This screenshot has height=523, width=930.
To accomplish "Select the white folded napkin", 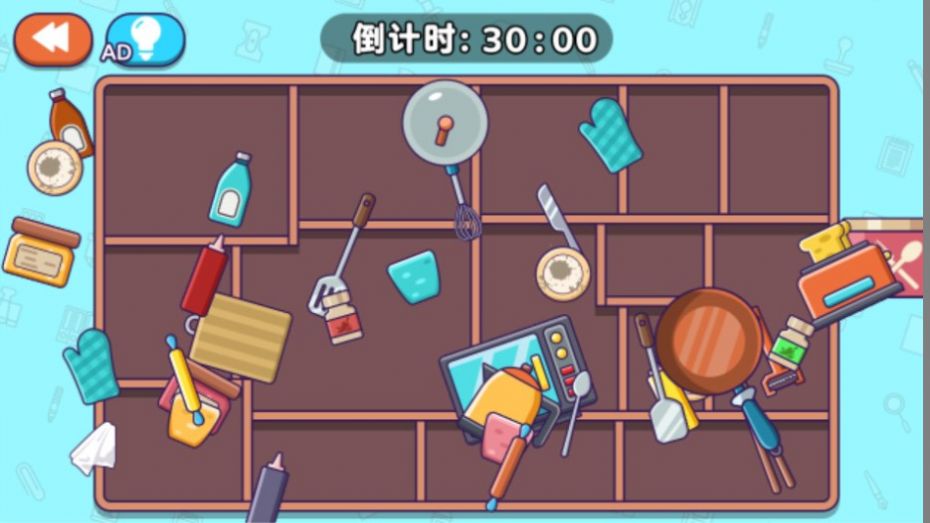I will click(94, 448).
